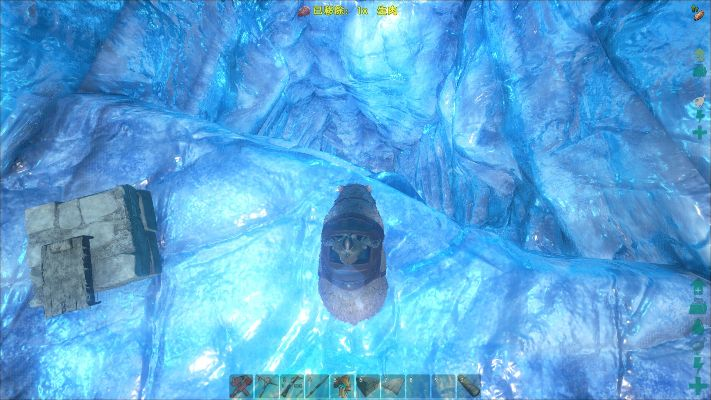Choose the orange item hotbar slot

click(x=342, y=387)
